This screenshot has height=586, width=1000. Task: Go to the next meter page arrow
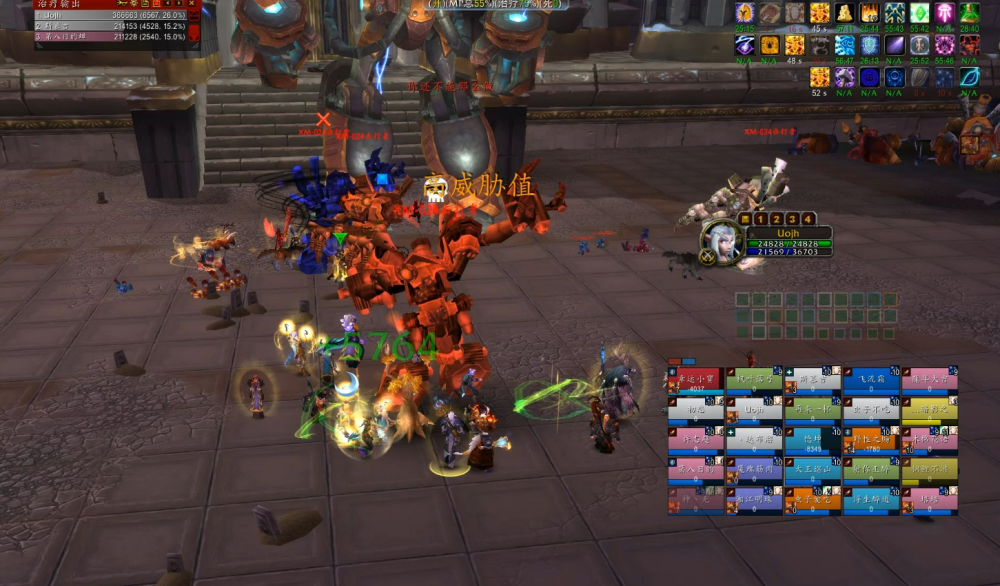pos(181,5)
